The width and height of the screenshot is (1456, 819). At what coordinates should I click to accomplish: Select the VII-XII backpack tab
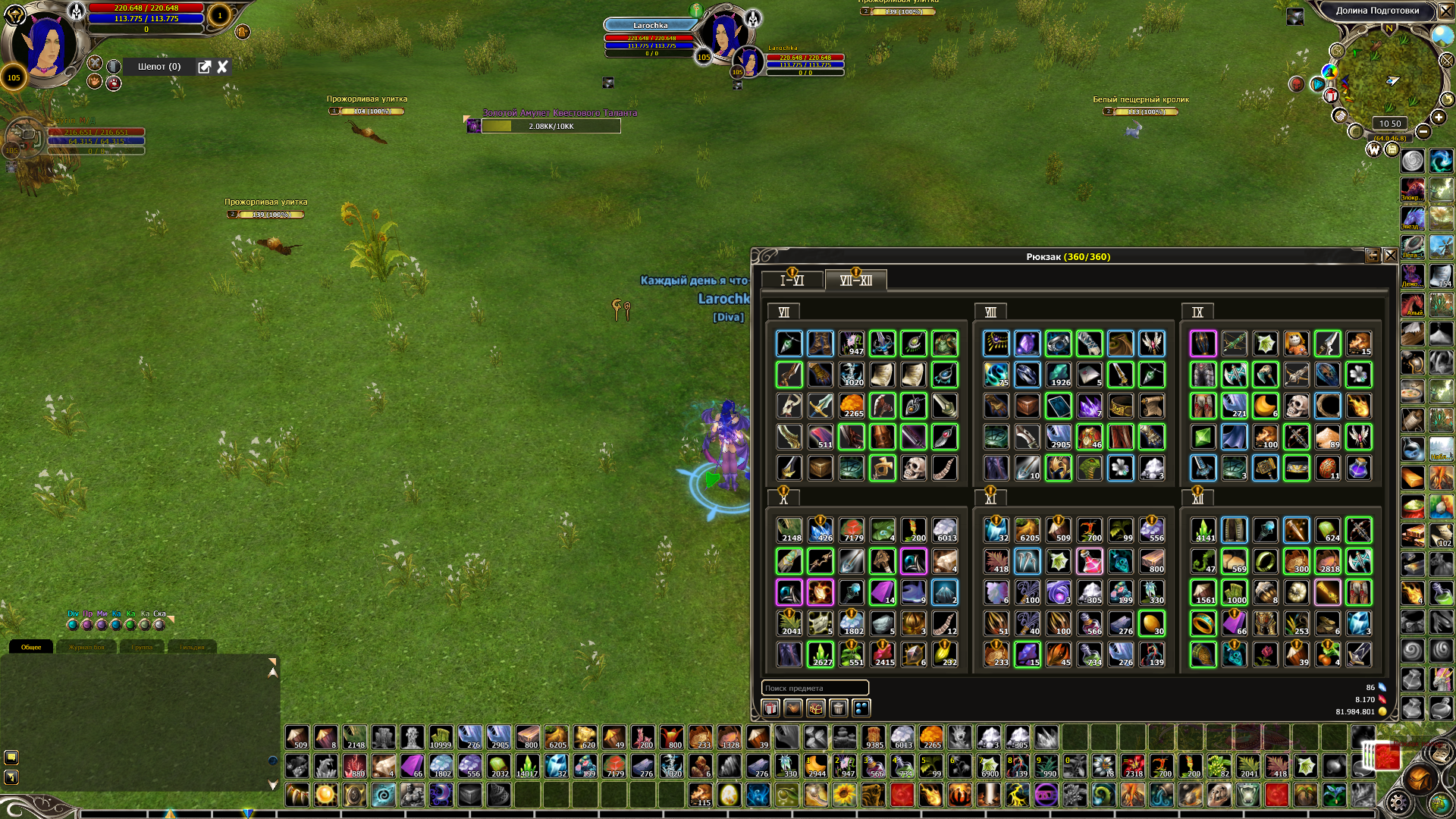[855, 281]
